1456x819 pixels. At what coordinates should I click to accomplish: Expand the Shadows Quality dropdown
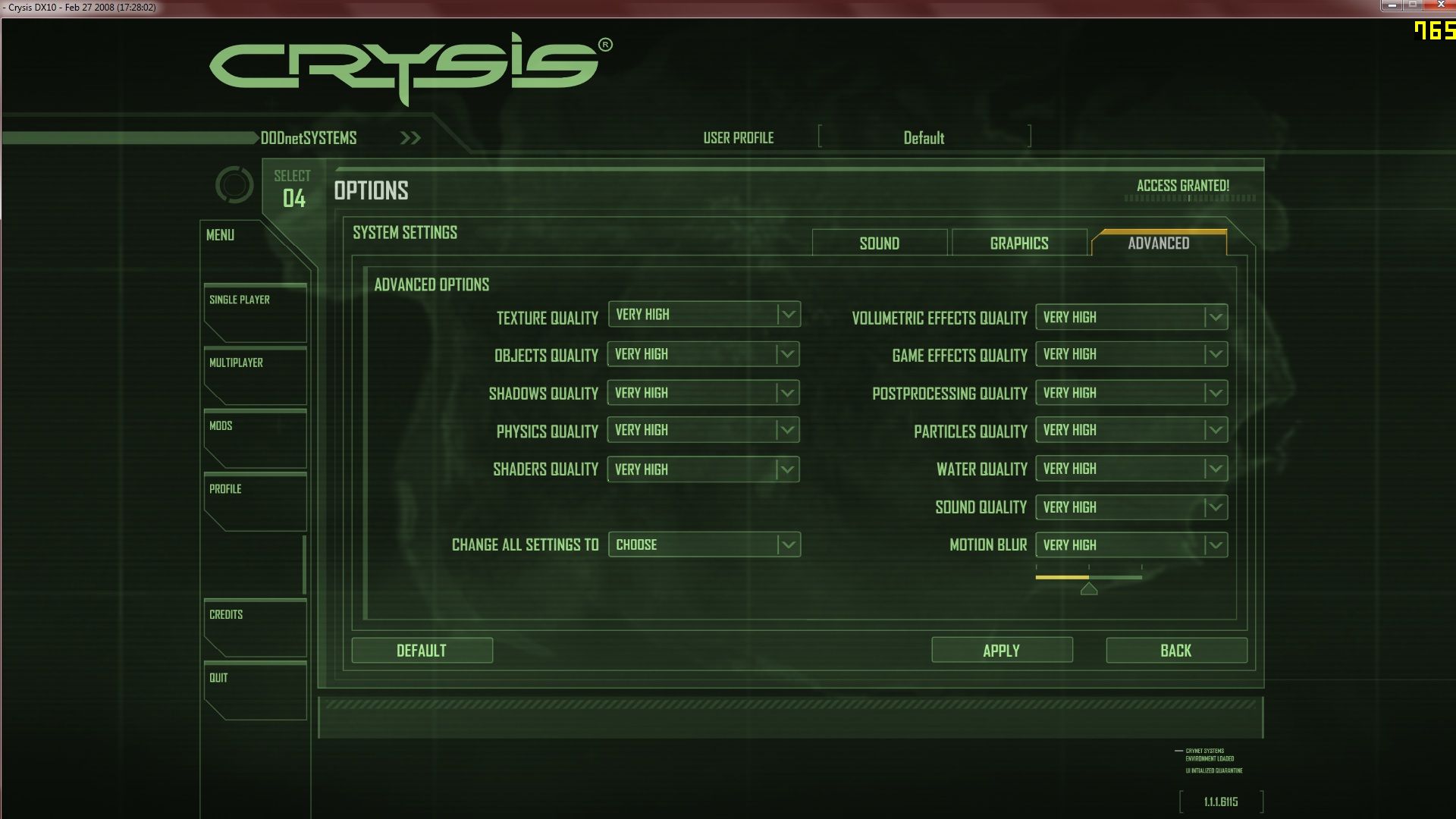coord(704,393)
